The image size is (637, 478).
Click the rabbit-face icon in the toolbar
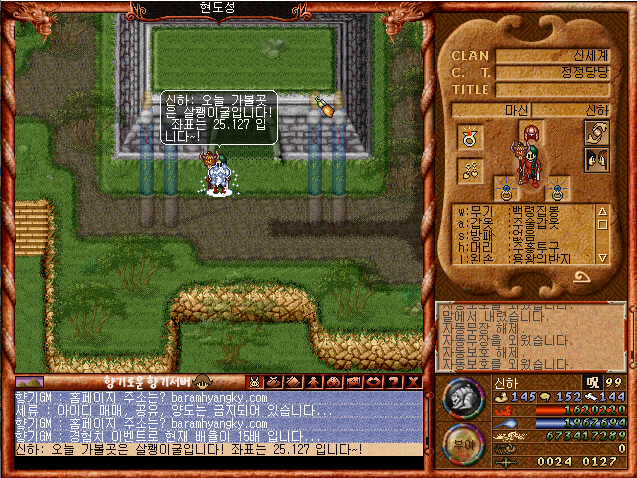[254, 381]
